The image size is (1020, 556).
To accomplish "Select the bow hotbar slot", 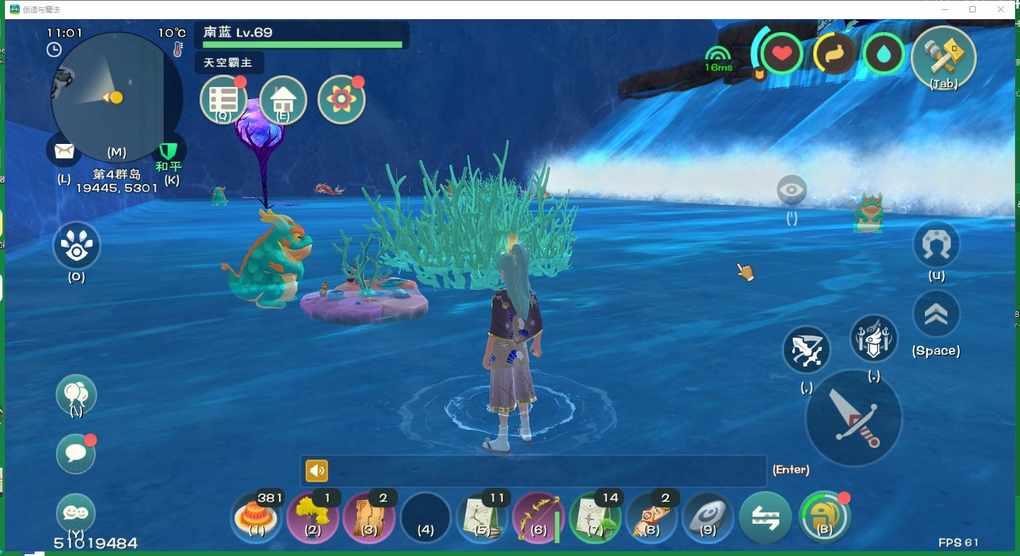I will click(538, 517).
